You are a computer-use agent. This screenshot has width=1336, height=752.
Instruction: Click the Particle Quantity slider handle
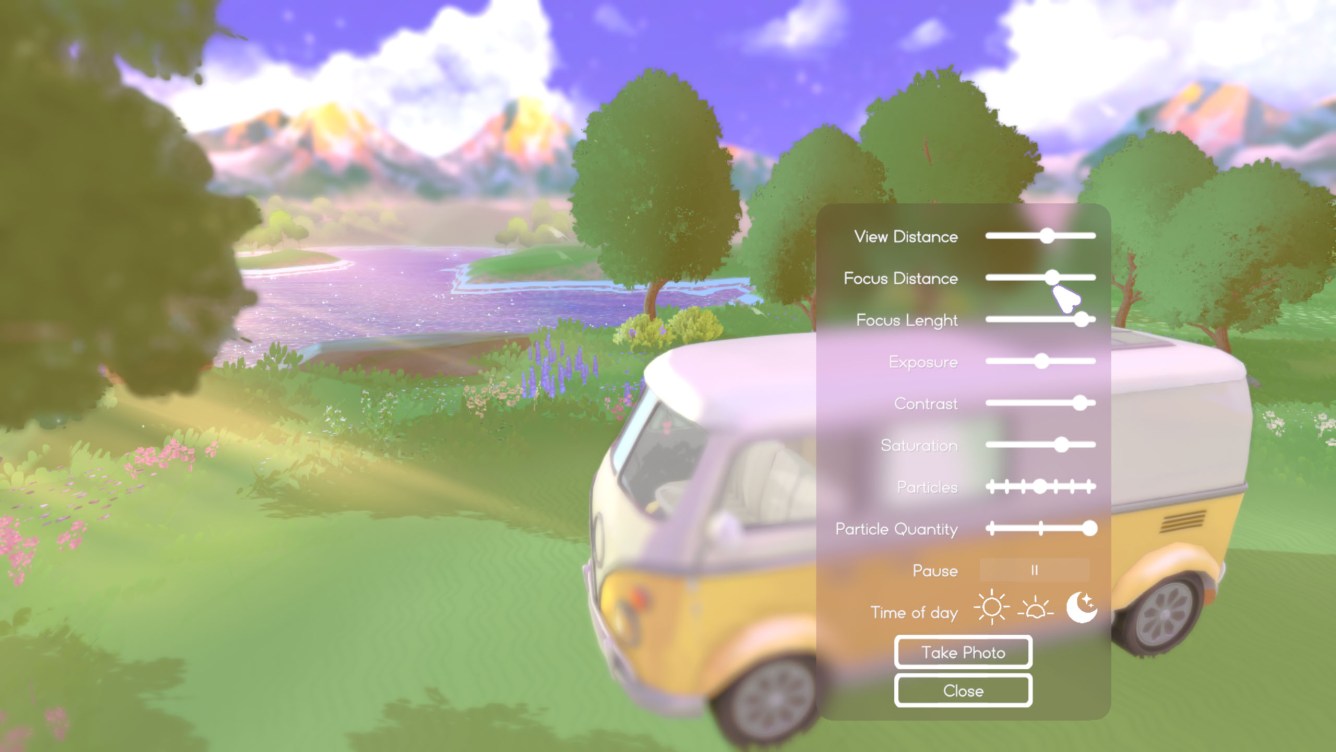coord(1090,528)
